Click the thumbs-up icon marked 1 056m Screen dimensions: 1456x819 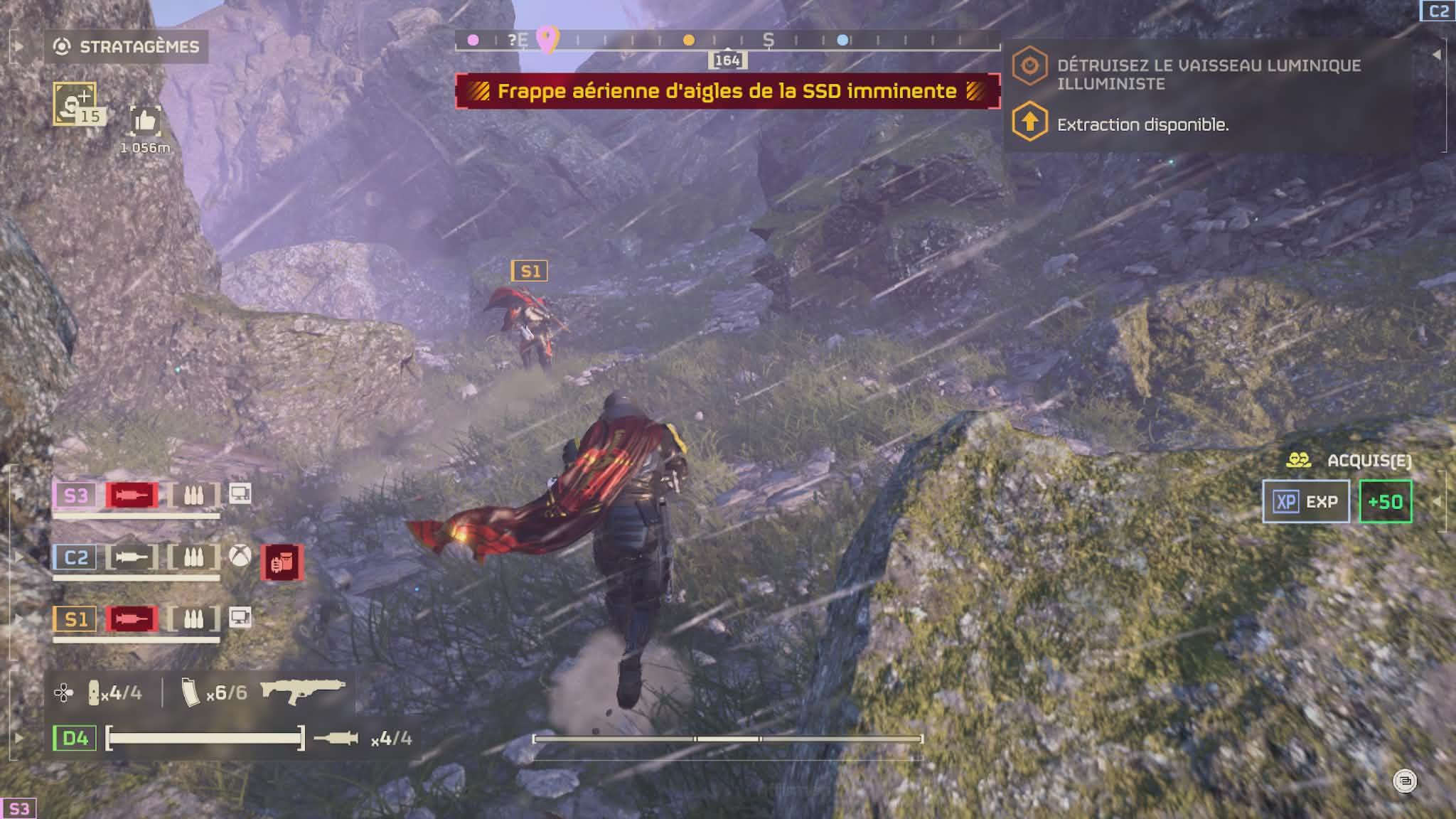145,122
